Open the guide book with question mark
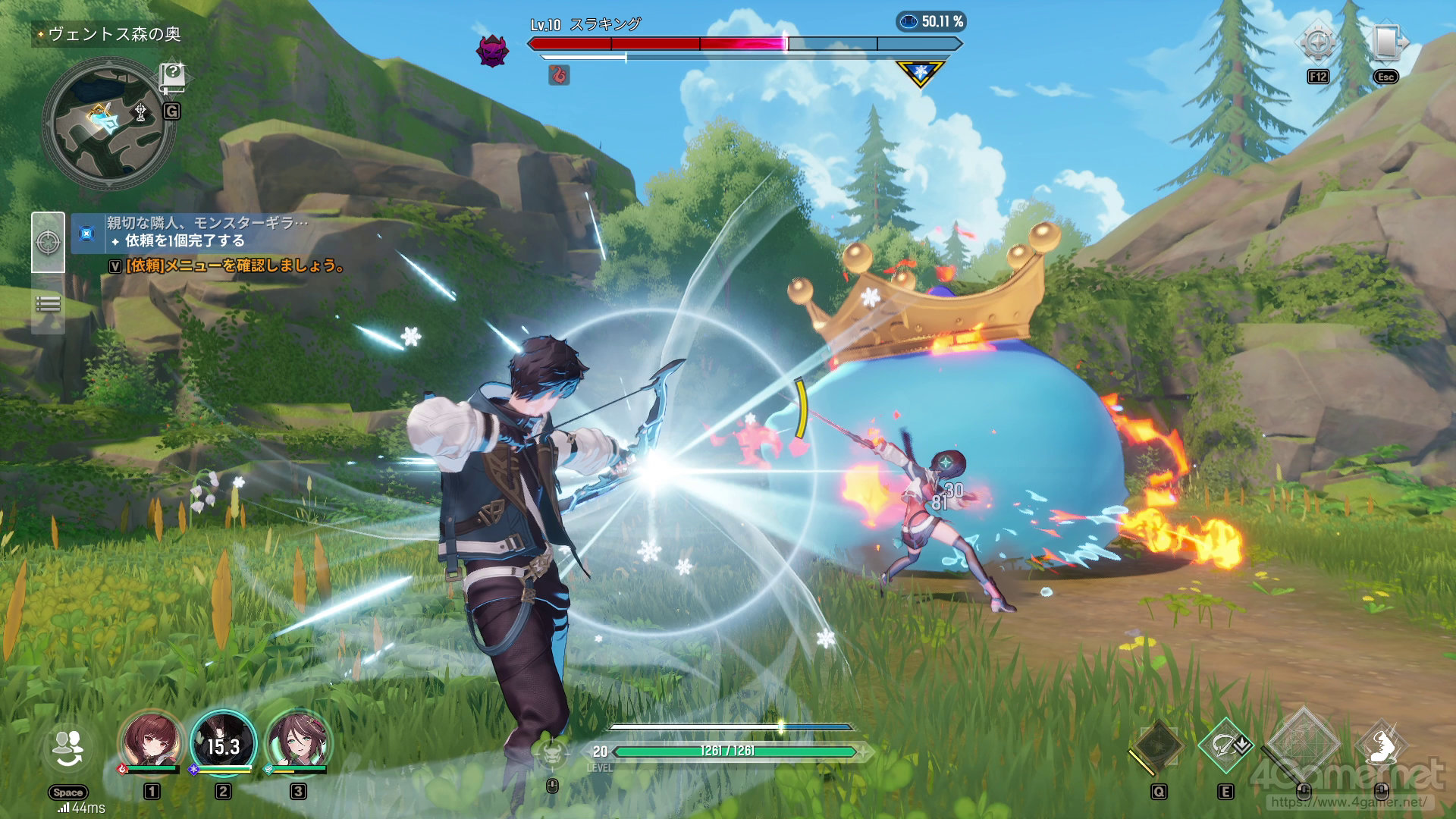This screenshot has width=1456, height=819. [x=173, y=77]
